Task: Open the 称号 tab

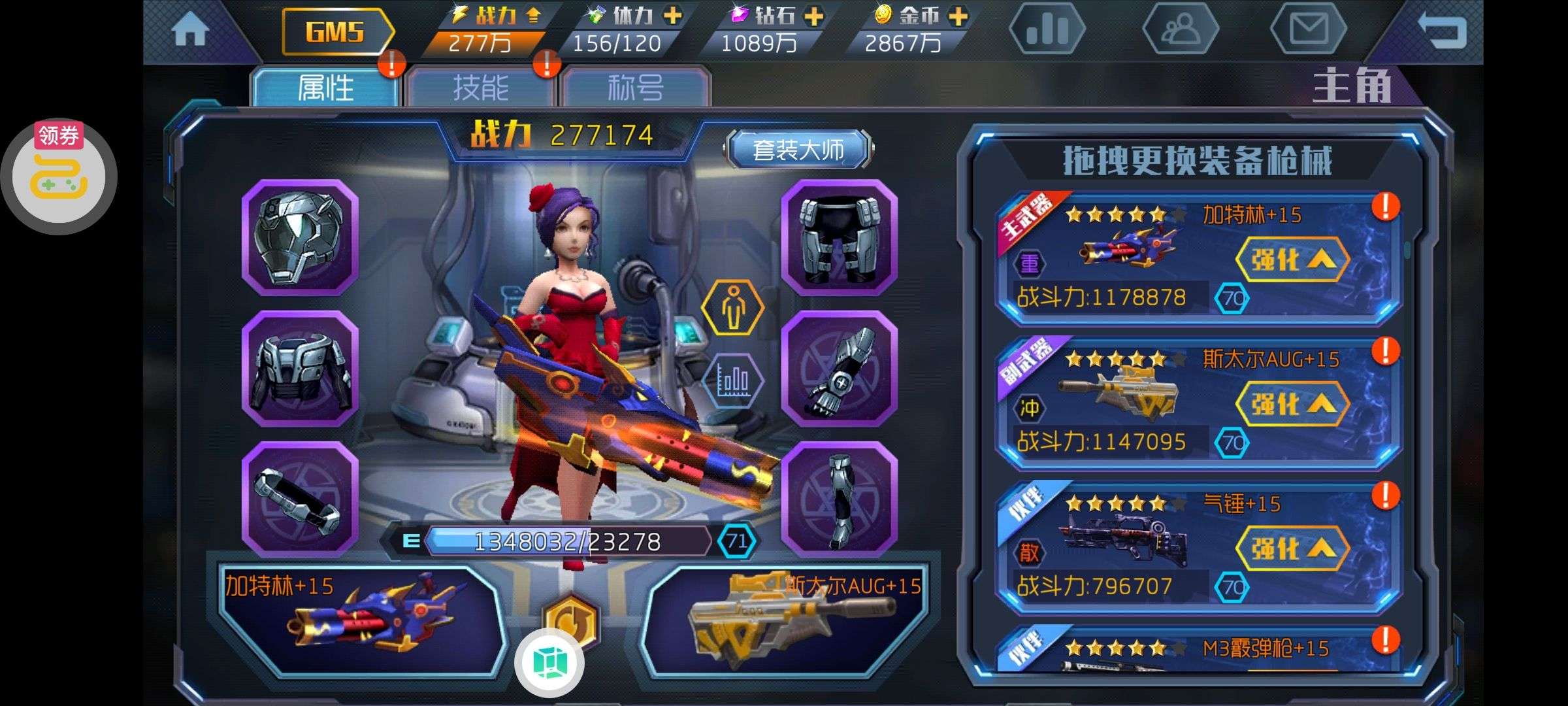Action: click(635, 87)
